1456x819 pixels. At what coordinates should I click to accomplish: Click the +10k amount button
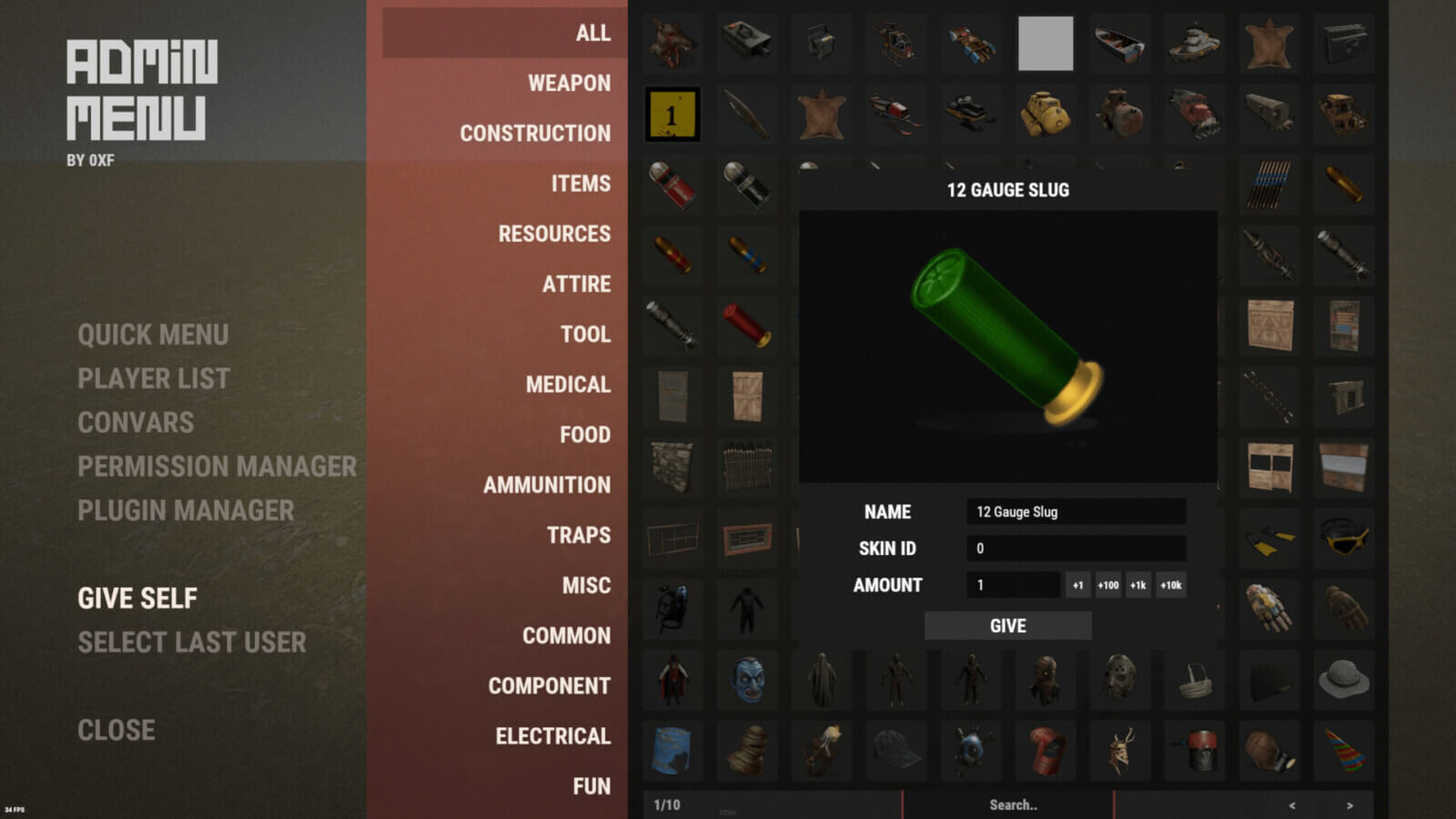(1170, 585)
